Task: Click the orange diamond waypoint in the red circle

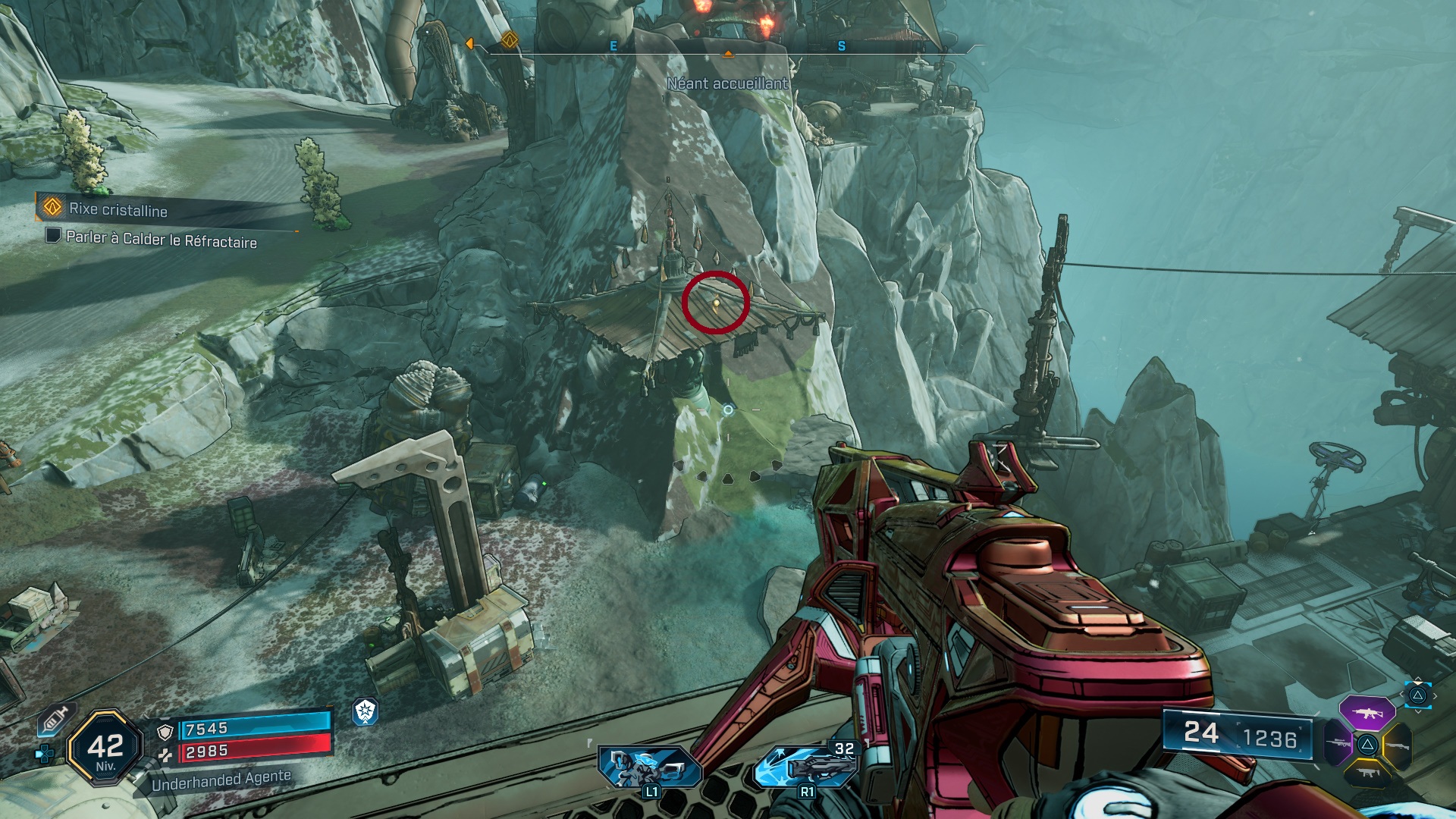Action: (x=716, y=303)
